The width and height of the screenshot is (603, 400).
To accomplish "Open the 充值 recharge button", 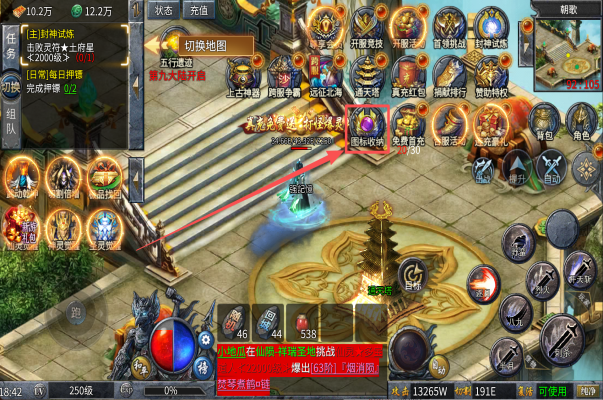I will pyautogui.click(x=197, y=10).
